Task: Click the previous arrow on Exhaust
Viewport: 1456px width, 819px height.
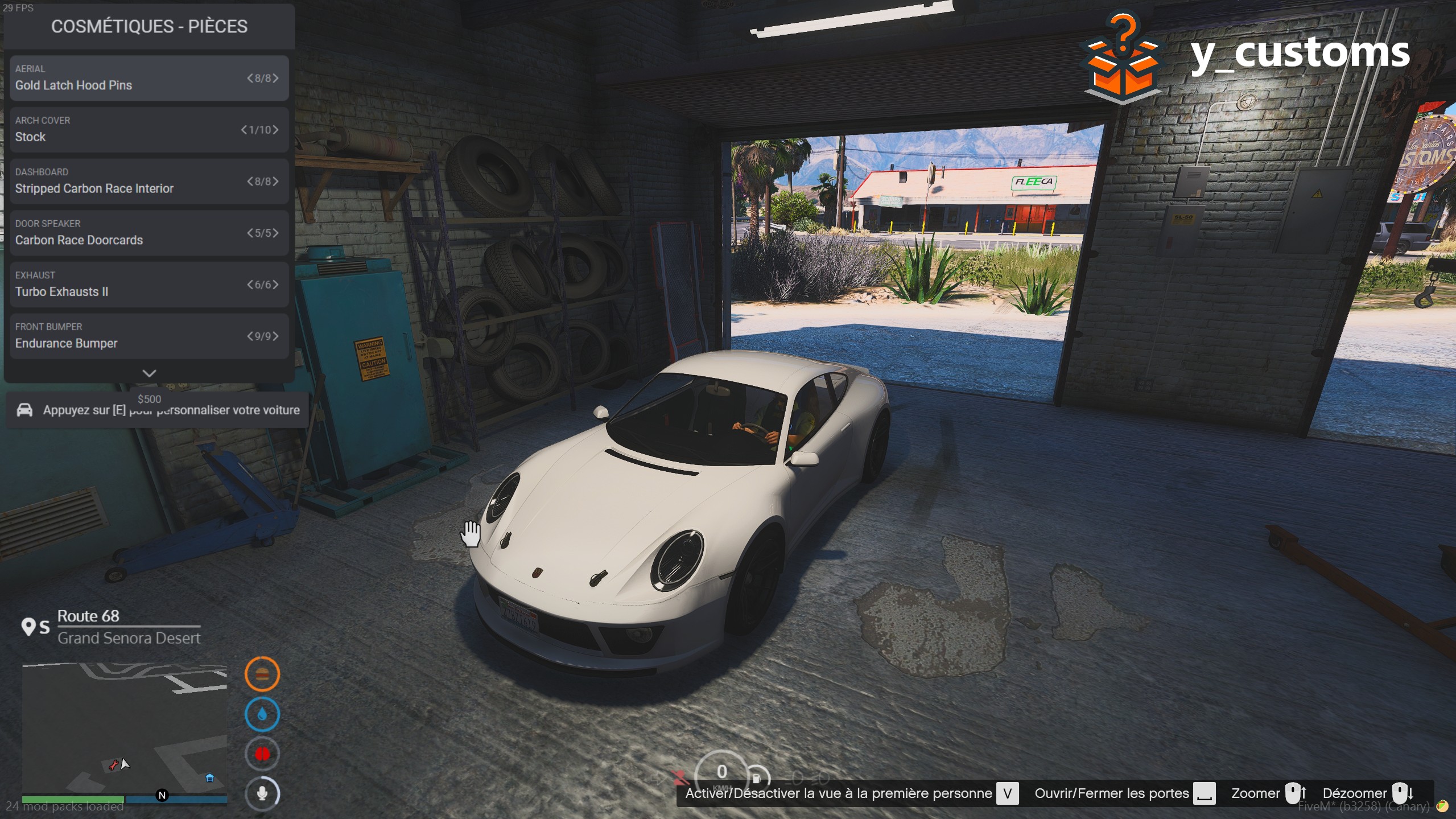Action: click(250, 285)
